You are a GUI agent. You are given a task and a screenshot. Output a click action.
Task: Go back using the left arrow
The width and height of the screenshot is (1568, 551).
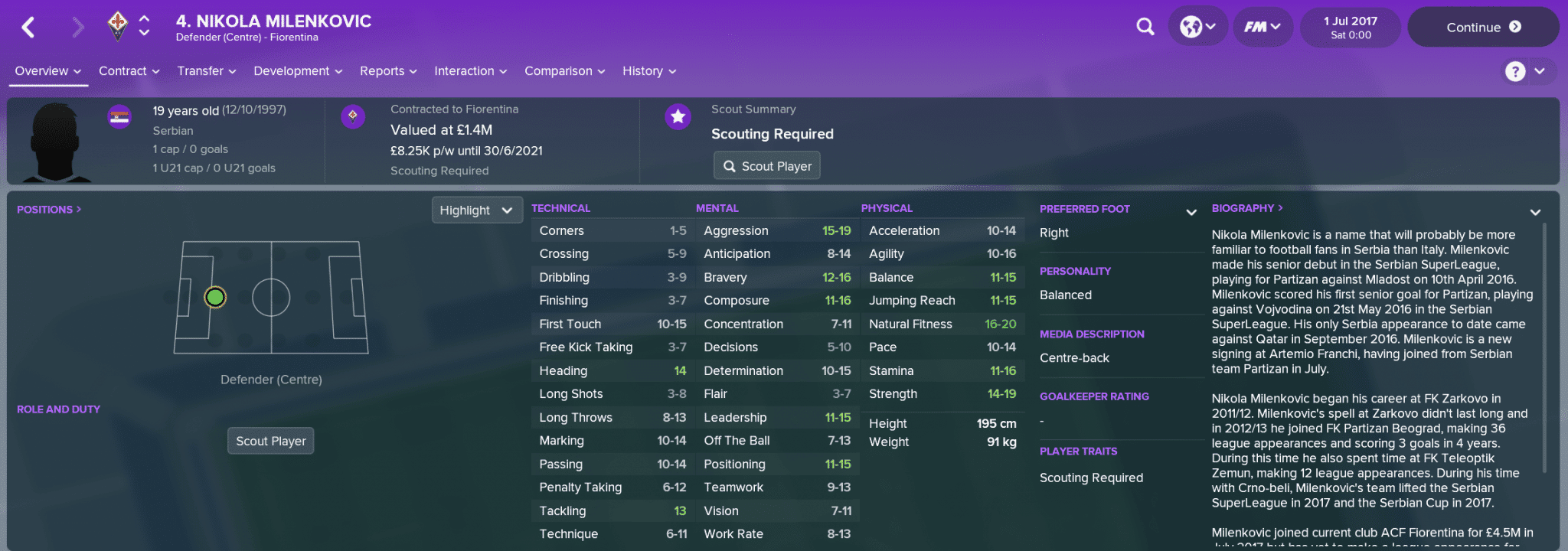point(28,28)
